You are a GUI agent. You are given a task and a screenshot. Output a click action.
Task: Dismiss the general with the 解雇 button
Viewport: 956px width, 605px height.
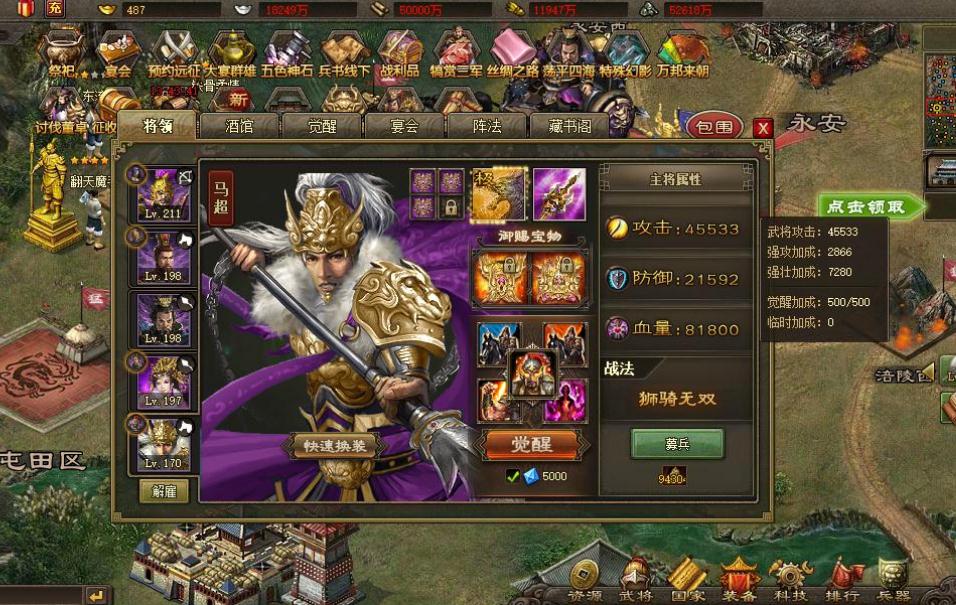pos(164,490)
